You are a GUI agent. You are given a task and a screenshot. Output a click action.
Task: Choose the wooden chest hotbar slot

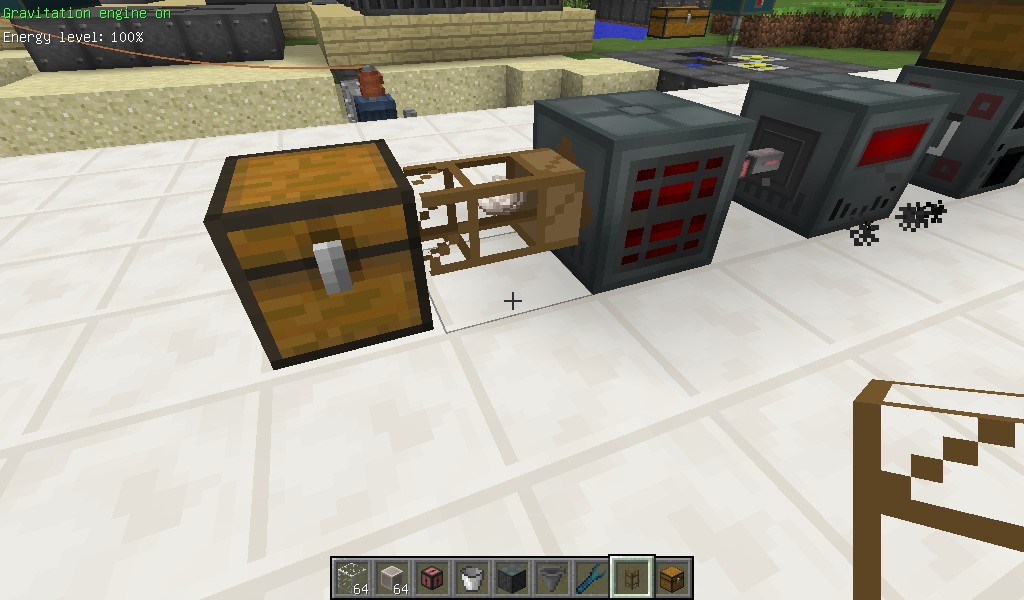click(672, 577)
